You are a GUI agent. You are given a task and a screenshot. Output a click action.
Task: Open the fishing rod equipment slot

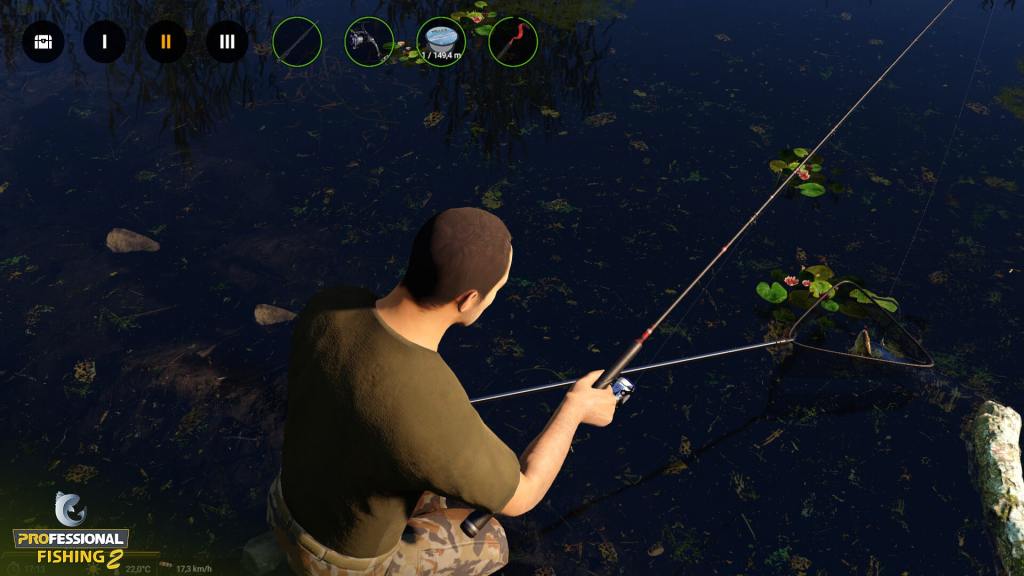[x=297, y=42]
